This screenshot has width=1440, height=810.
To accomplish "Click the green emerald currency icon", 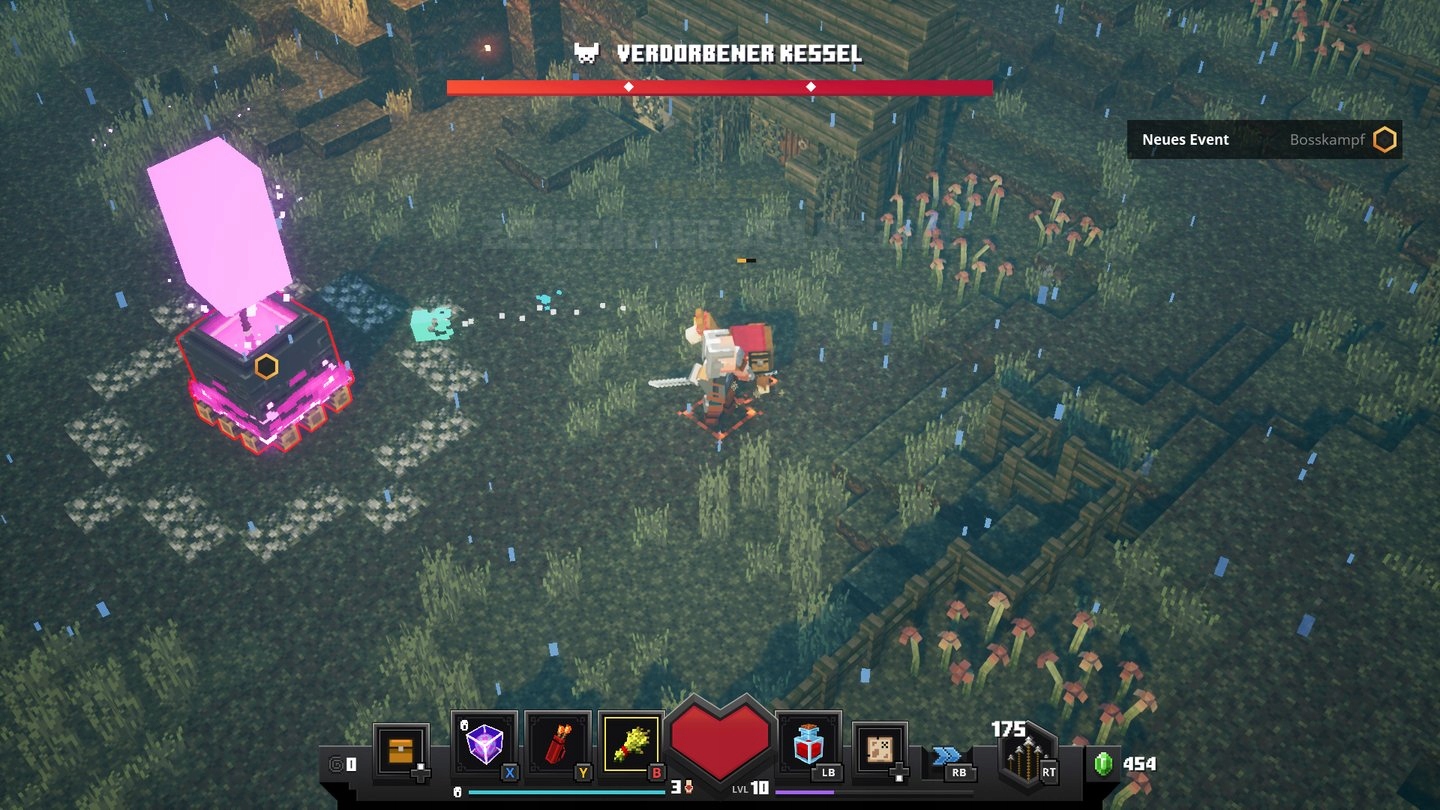I will 1103,764.
